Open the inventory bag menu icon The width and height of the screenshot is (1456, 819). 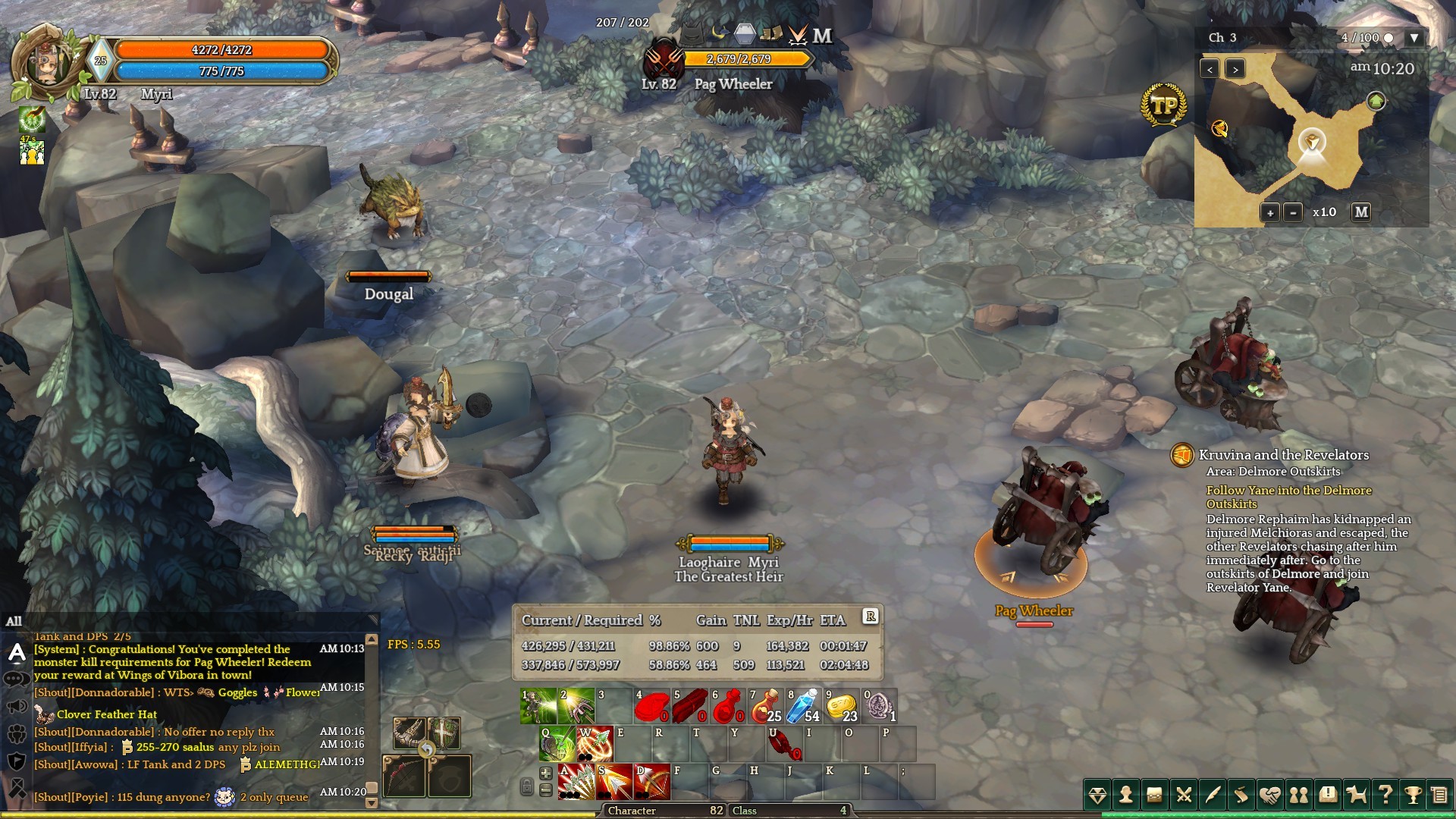[x=1154, y=795]
